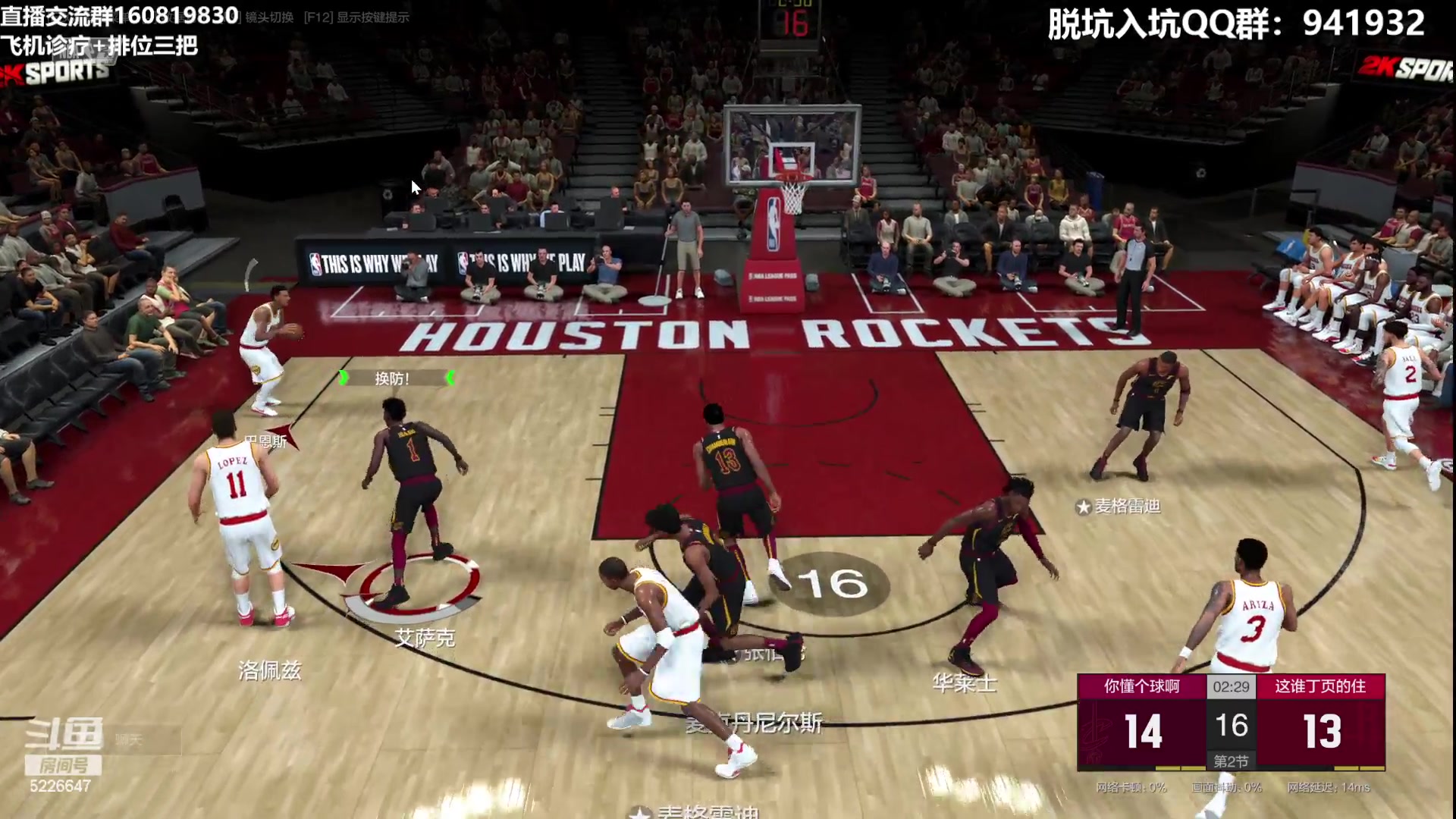Open the 聊天 chat input box
1456x819 pixels.
coord(144,739)
